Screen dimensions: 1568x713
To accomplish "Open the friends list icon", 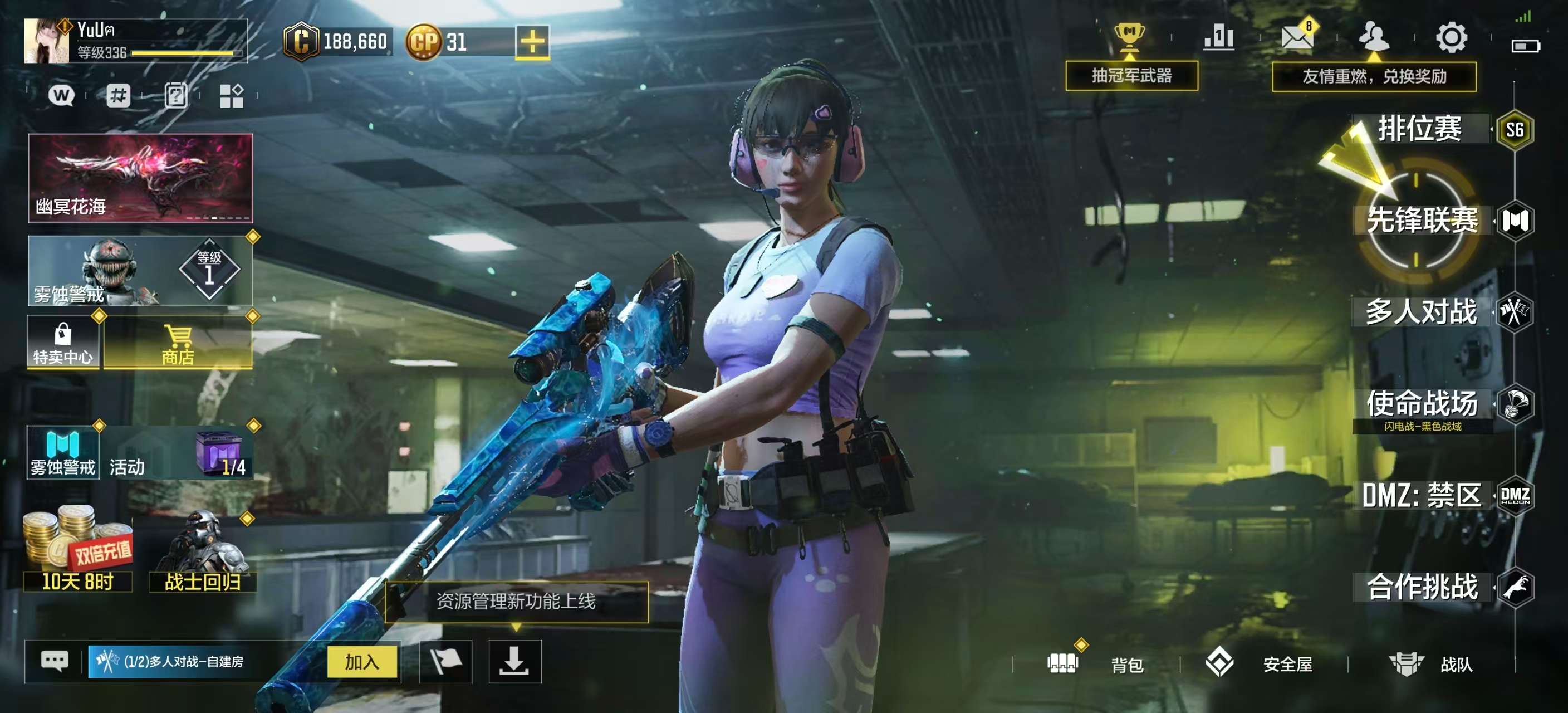I will 1374,38.
